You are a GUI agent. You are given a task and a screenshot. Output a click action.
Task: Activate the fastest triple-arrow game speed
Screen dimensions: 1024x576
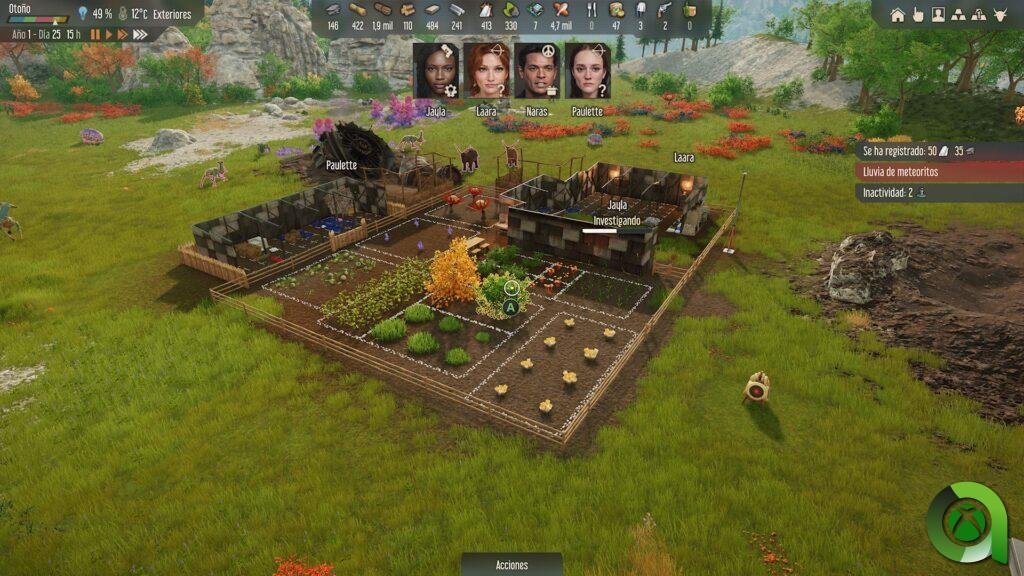pyautogui.click(x=139, y=34)
